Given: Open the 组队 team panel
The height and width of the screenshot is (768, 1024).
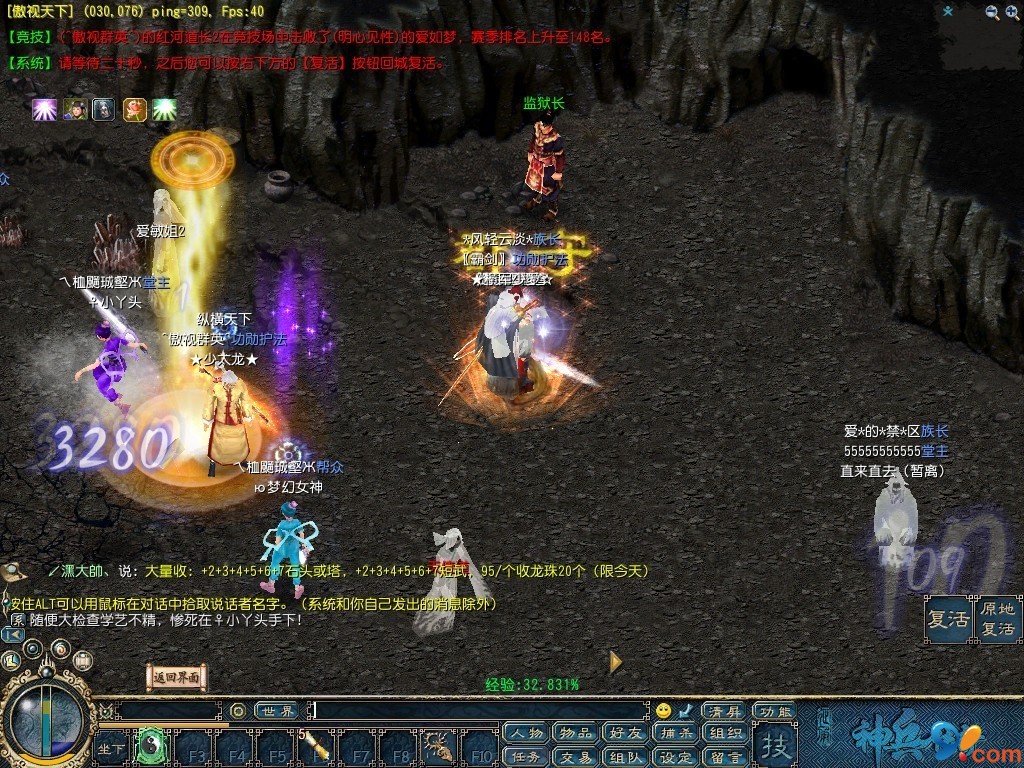Looking at the screenshot, I should (x=626, y=757).
